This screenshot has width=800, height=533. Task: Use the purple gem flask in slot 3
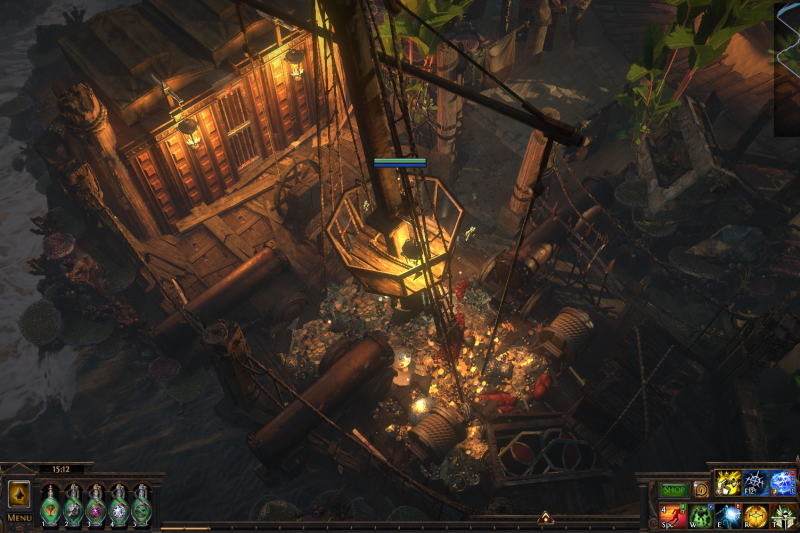pyautogui.click(x=96, y=505)
